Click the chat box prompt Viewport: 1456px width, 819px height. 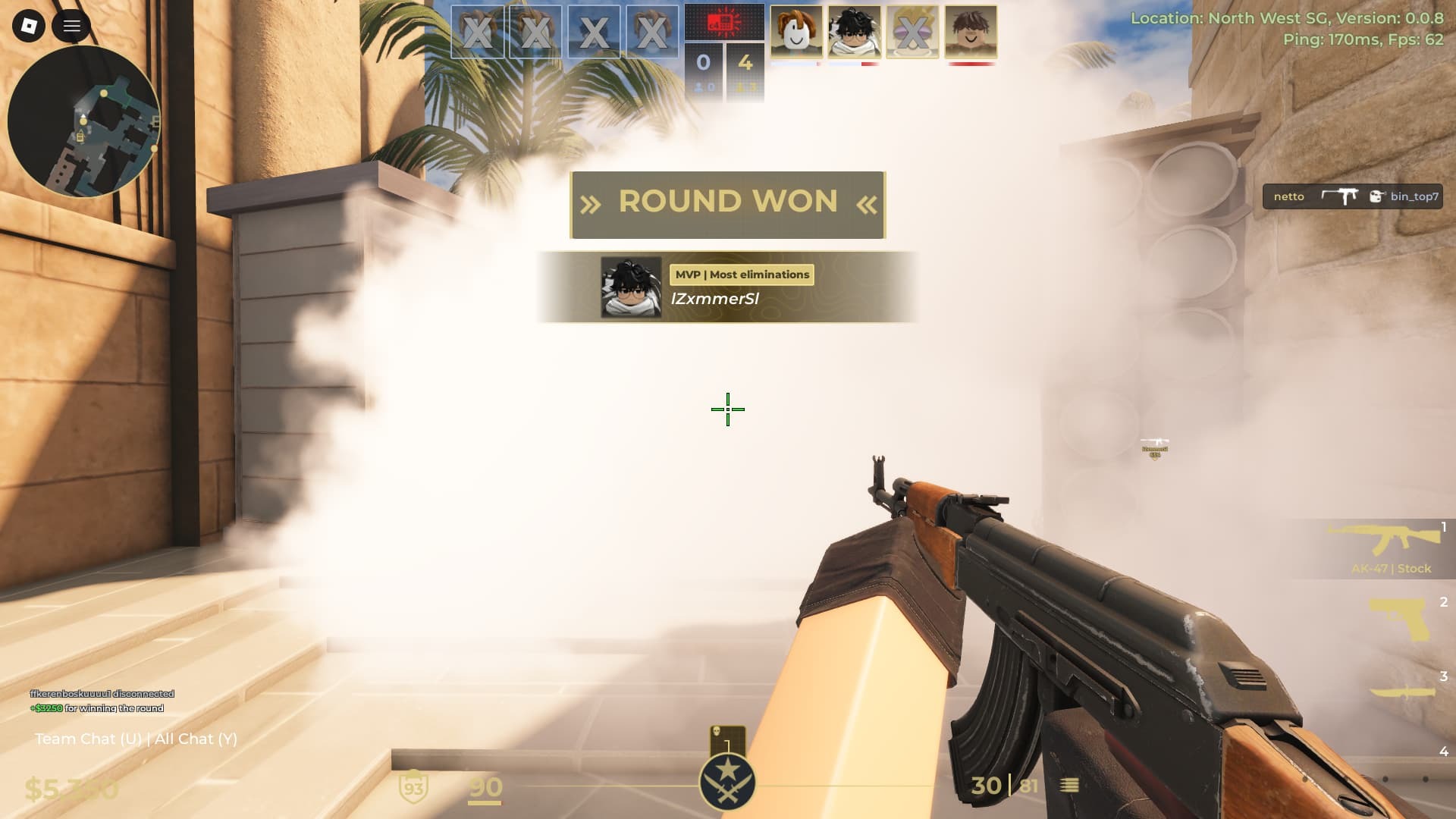(136, 739)
